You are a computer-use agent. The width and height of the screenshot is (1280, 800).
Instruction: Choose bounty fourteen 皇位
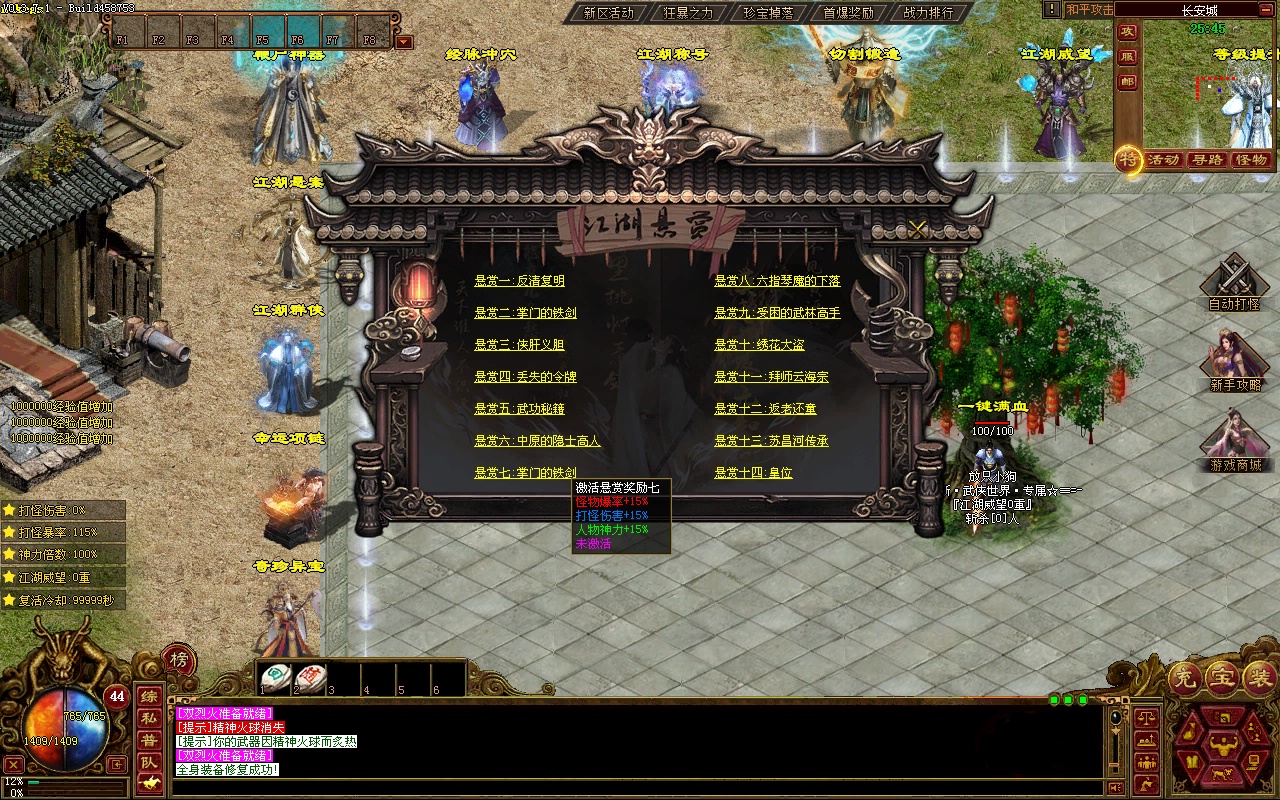click(753, 473)
